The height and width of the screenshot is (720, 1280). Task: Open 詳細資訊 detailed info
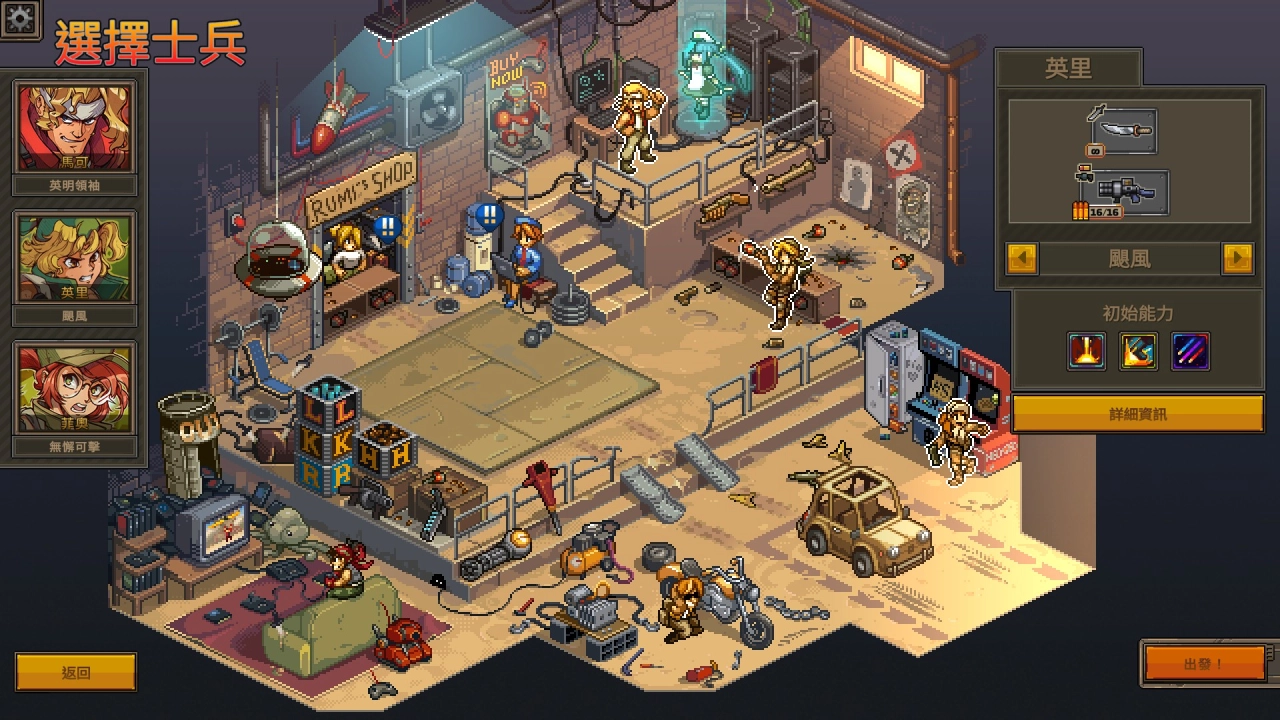click(x=1138, y=413)
